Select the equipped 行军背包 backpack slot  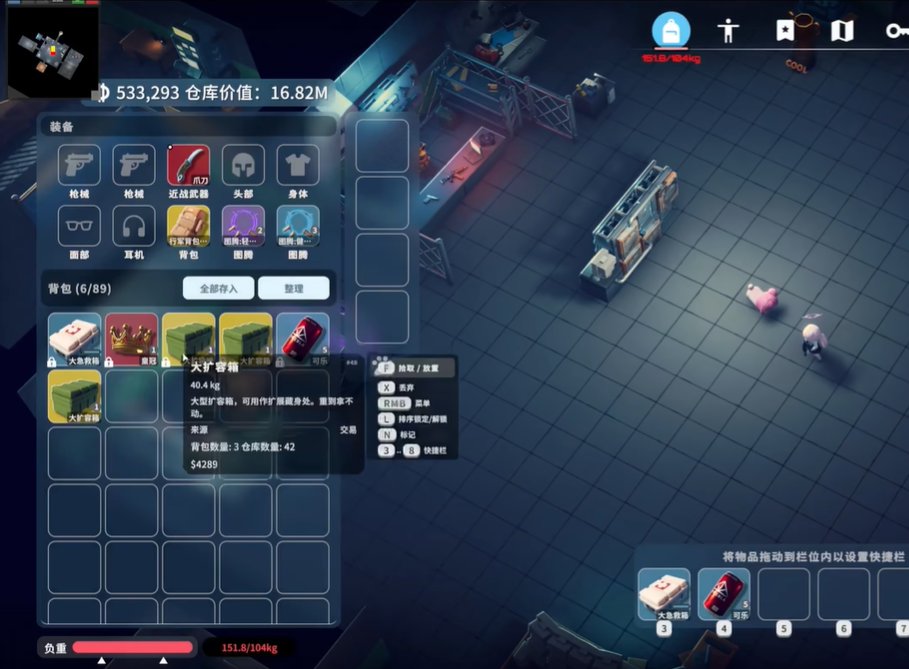click(x=188, y=227)
